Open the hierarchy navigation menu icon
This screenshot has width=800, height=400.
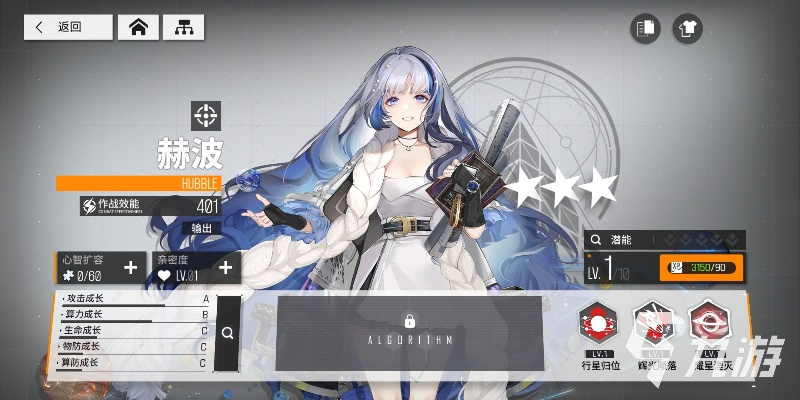tap(183, 27)
